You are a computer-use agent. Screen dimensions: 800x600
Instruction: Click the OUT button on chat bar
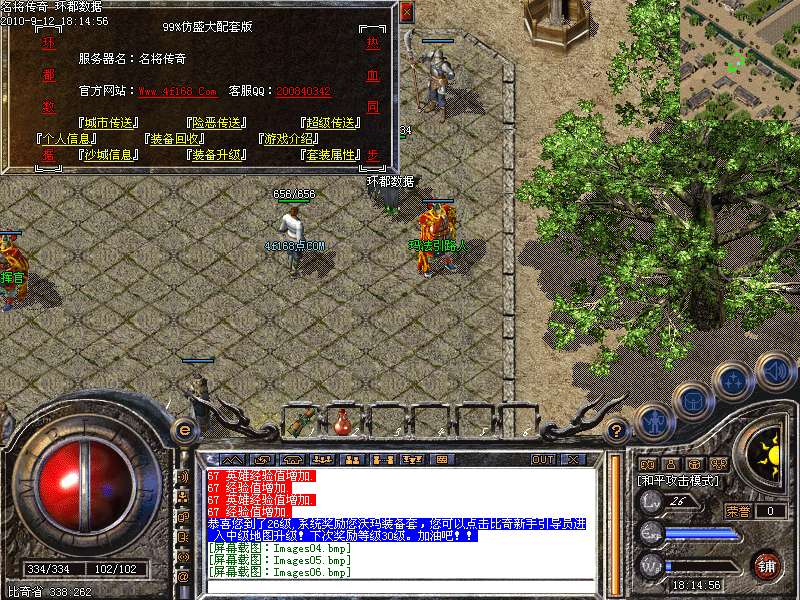[542, 460]
